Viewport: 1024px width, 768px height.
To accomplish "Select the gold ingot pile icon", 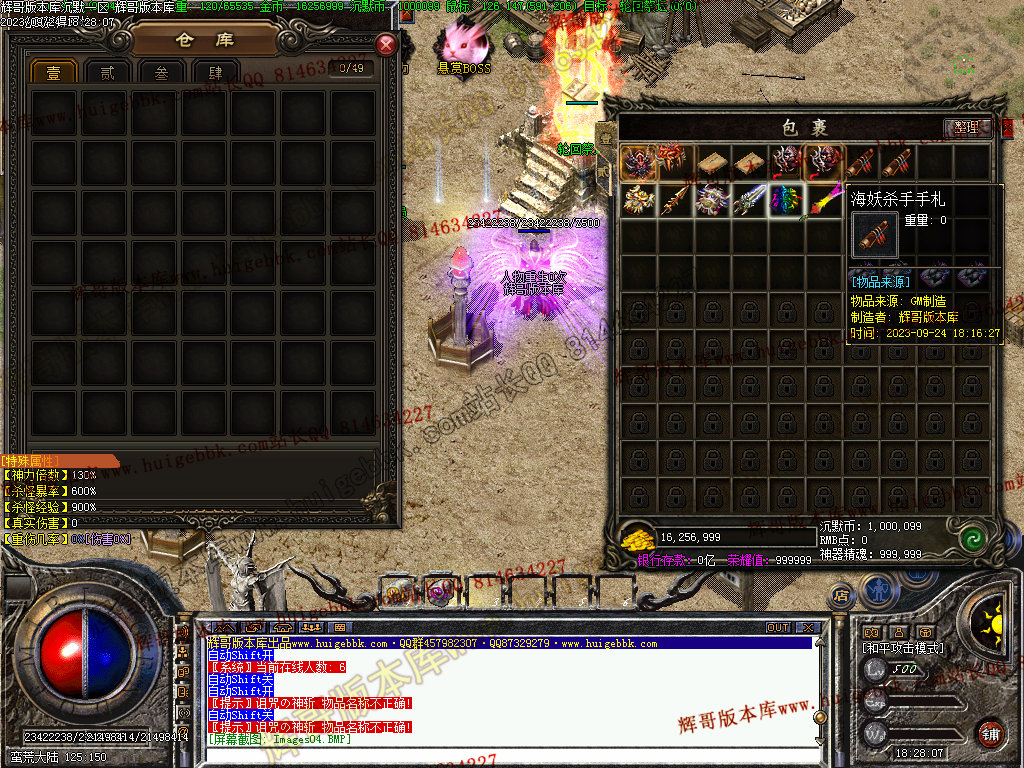I will pos(636,539).
